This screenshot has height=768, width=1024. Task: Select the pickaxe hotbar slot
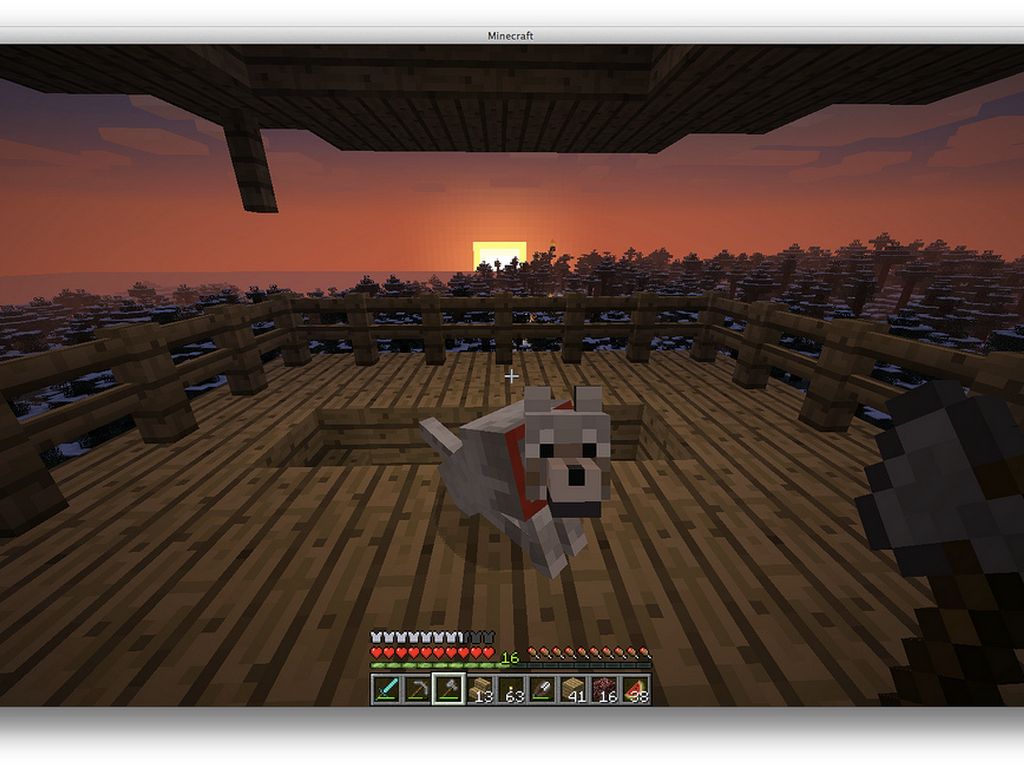point(417,689)
